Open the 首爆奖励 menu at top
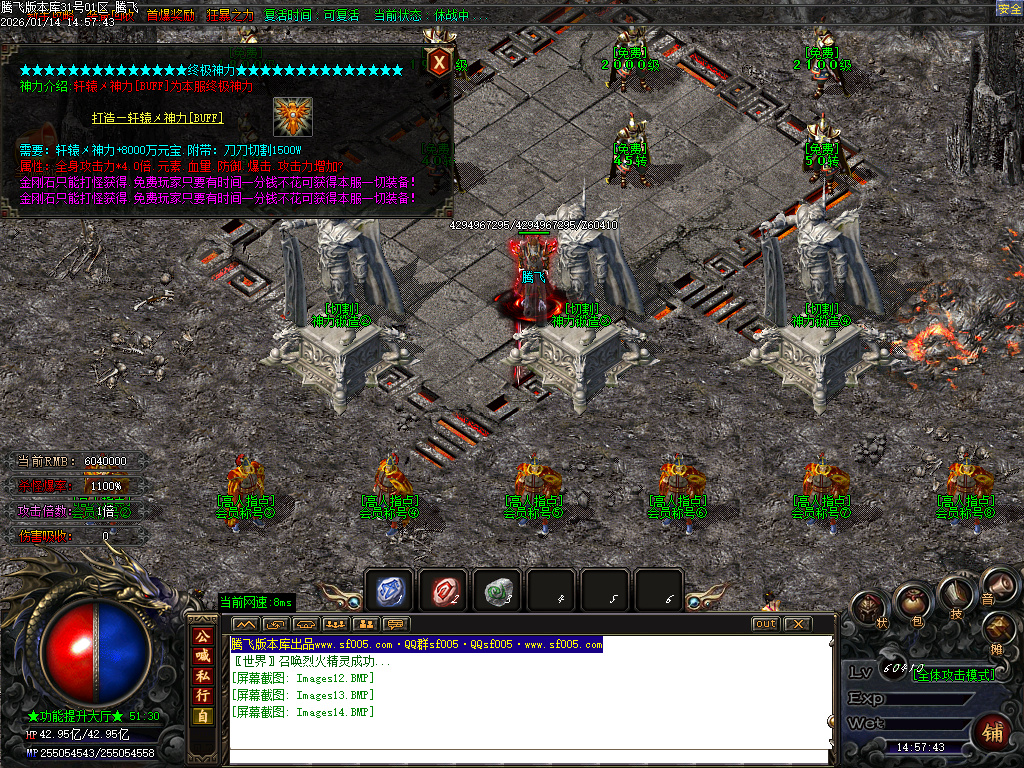 click(171, 16)
